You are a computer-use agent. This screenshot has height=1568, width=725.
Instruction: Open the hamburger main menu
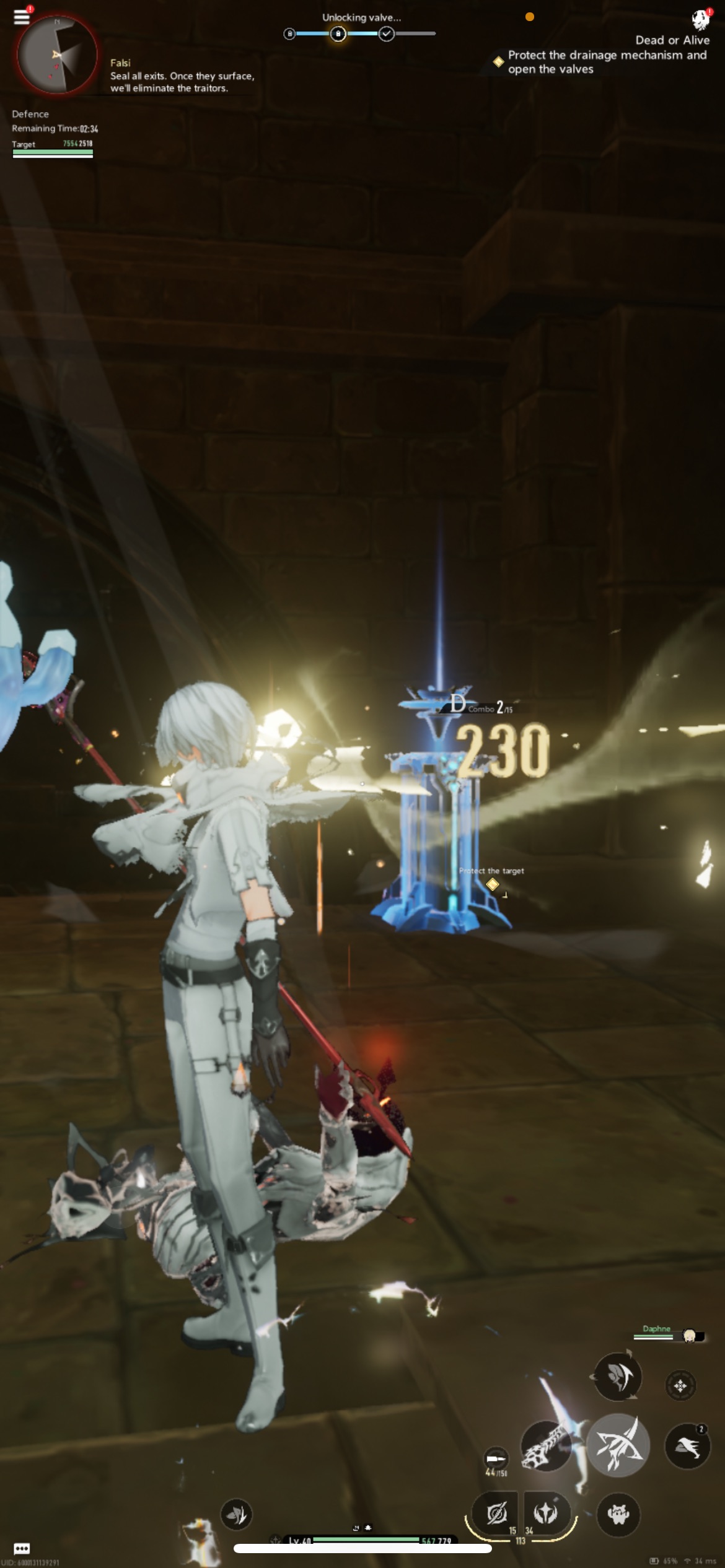(22, 16)
